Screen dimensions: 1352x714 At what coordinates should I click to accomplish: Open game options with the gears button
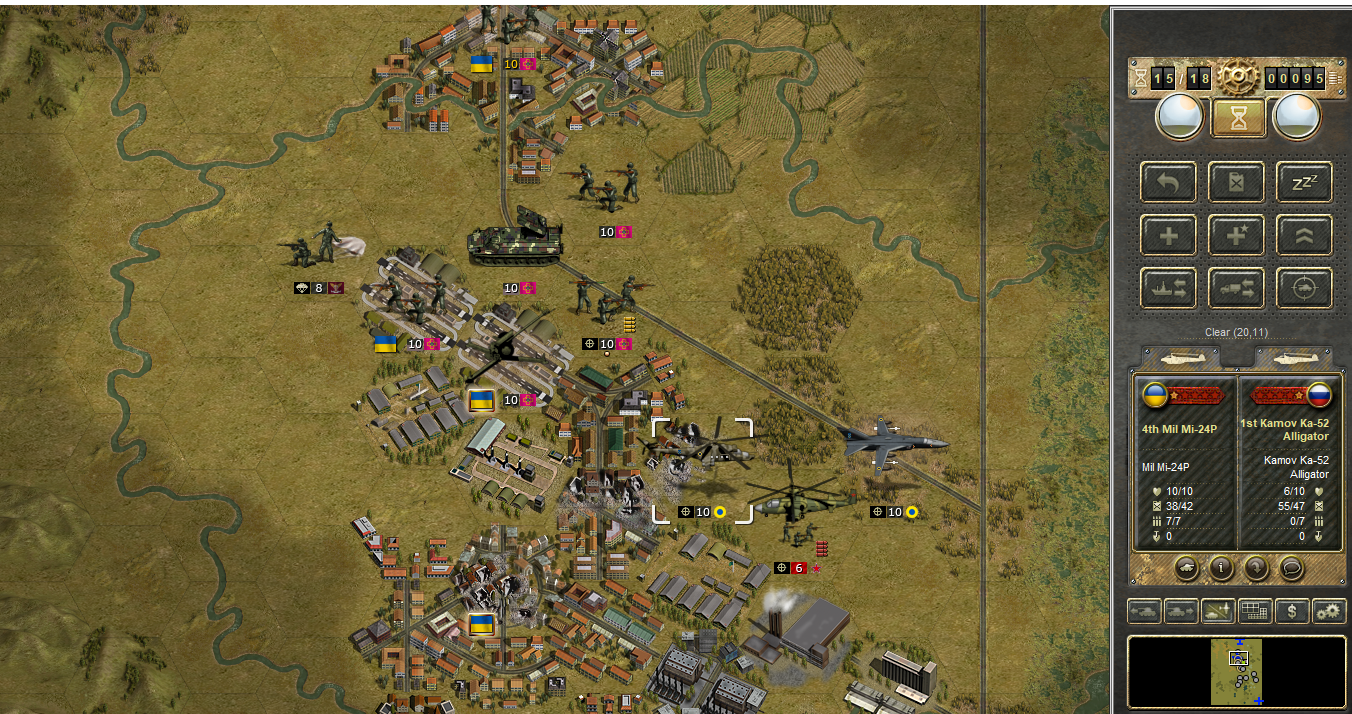pyautogui.click(x=1329, y=610)
